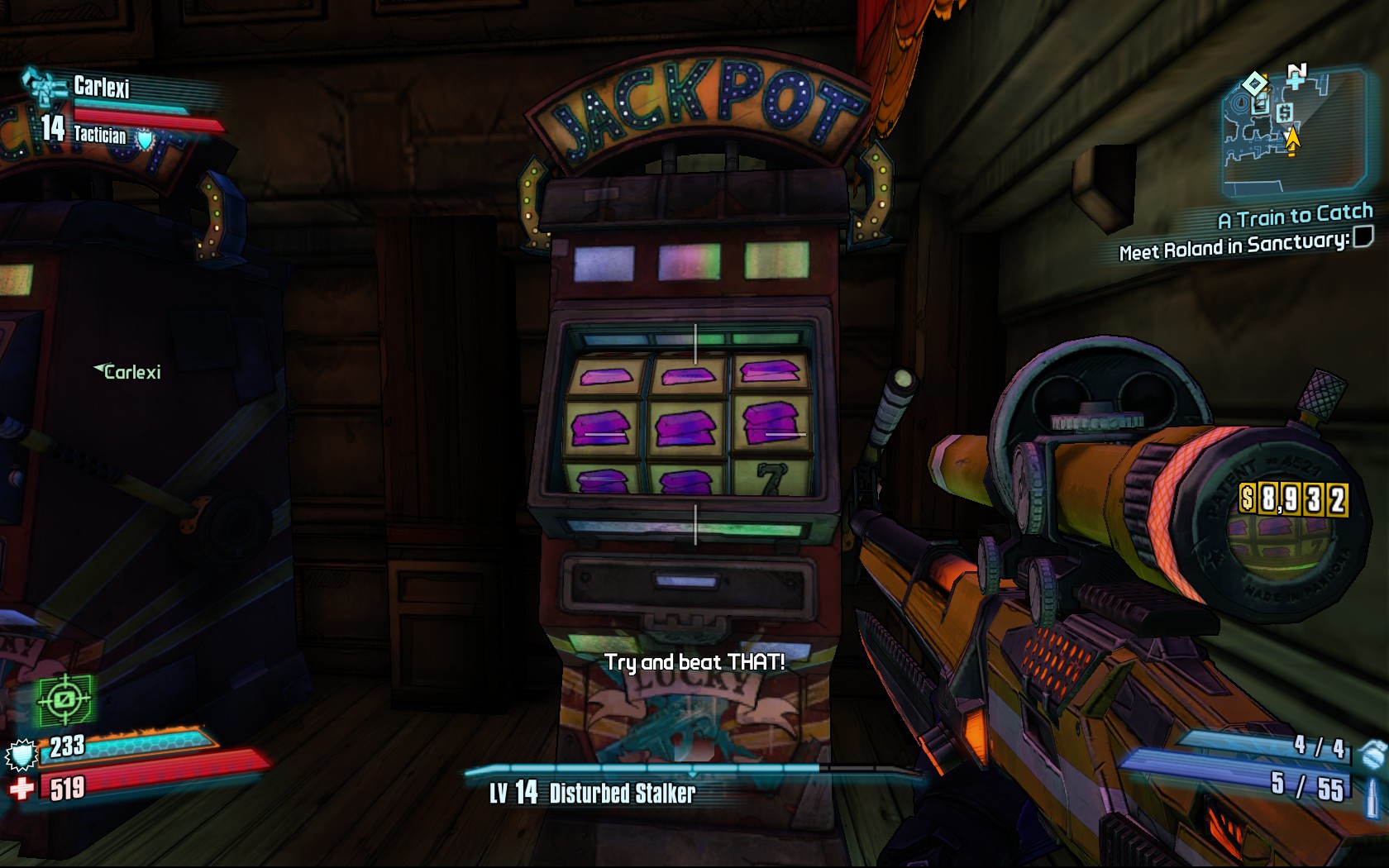Select the A Train to Catch quest tracker
The height and width of the screenshot is (868, 1389).
(1295, 217)
